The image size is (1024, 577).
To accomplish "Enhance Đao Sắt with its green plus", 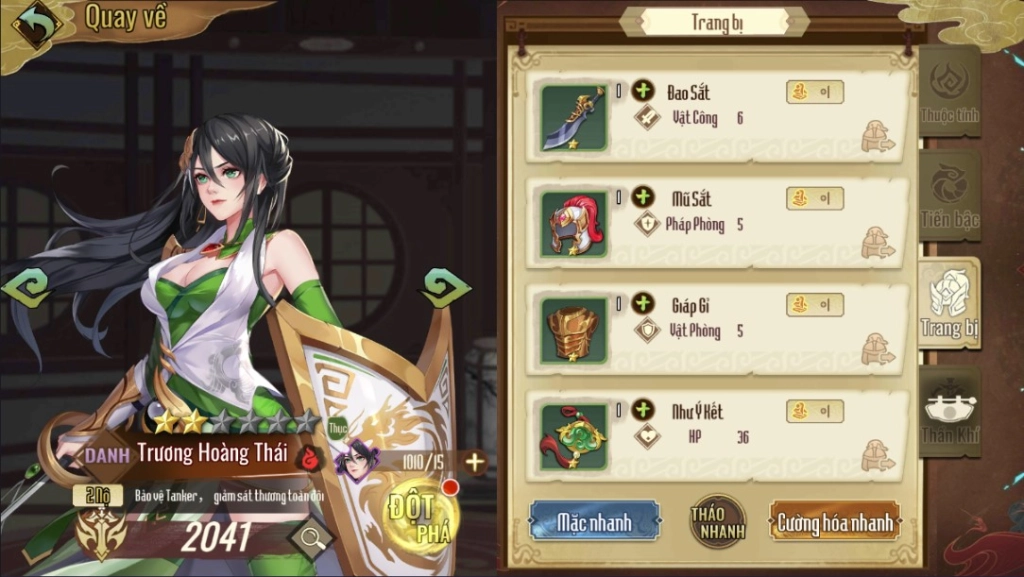I will [642, 91].
